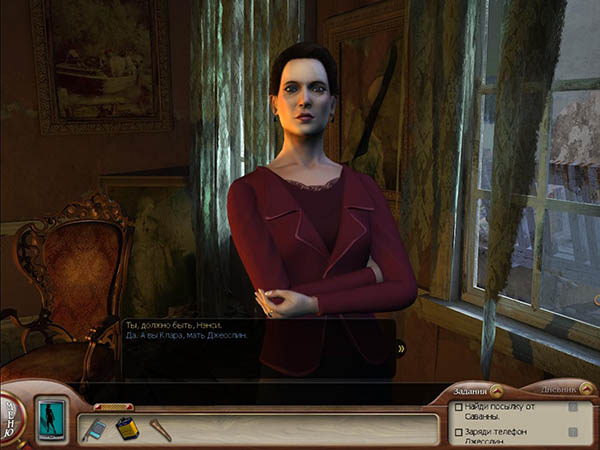Open the Меню button

pyautogui.click(x=10, y=413)
